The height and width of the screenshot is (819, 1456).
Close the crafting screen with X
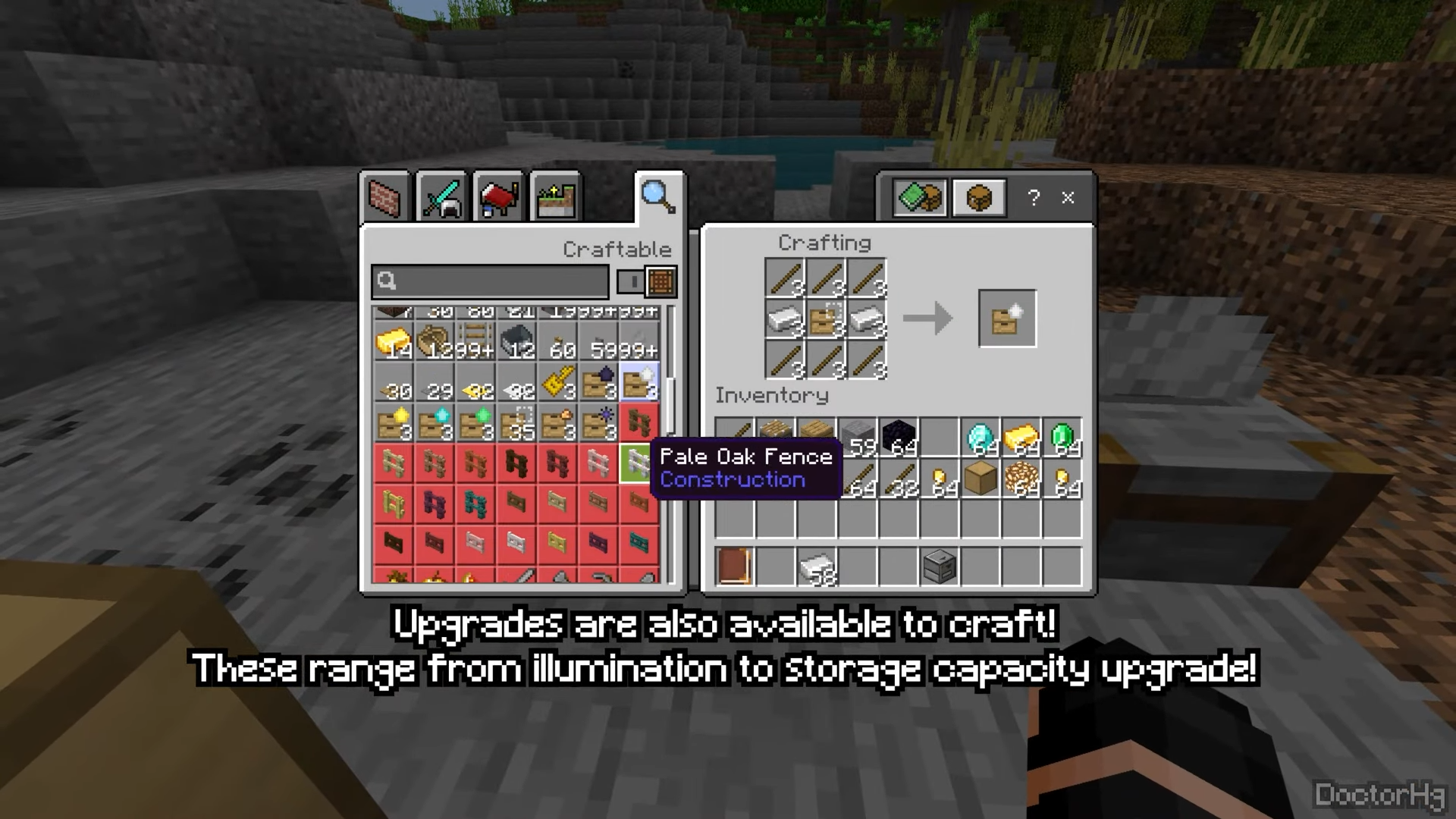pyautogui.click(x=1068, y=198)
